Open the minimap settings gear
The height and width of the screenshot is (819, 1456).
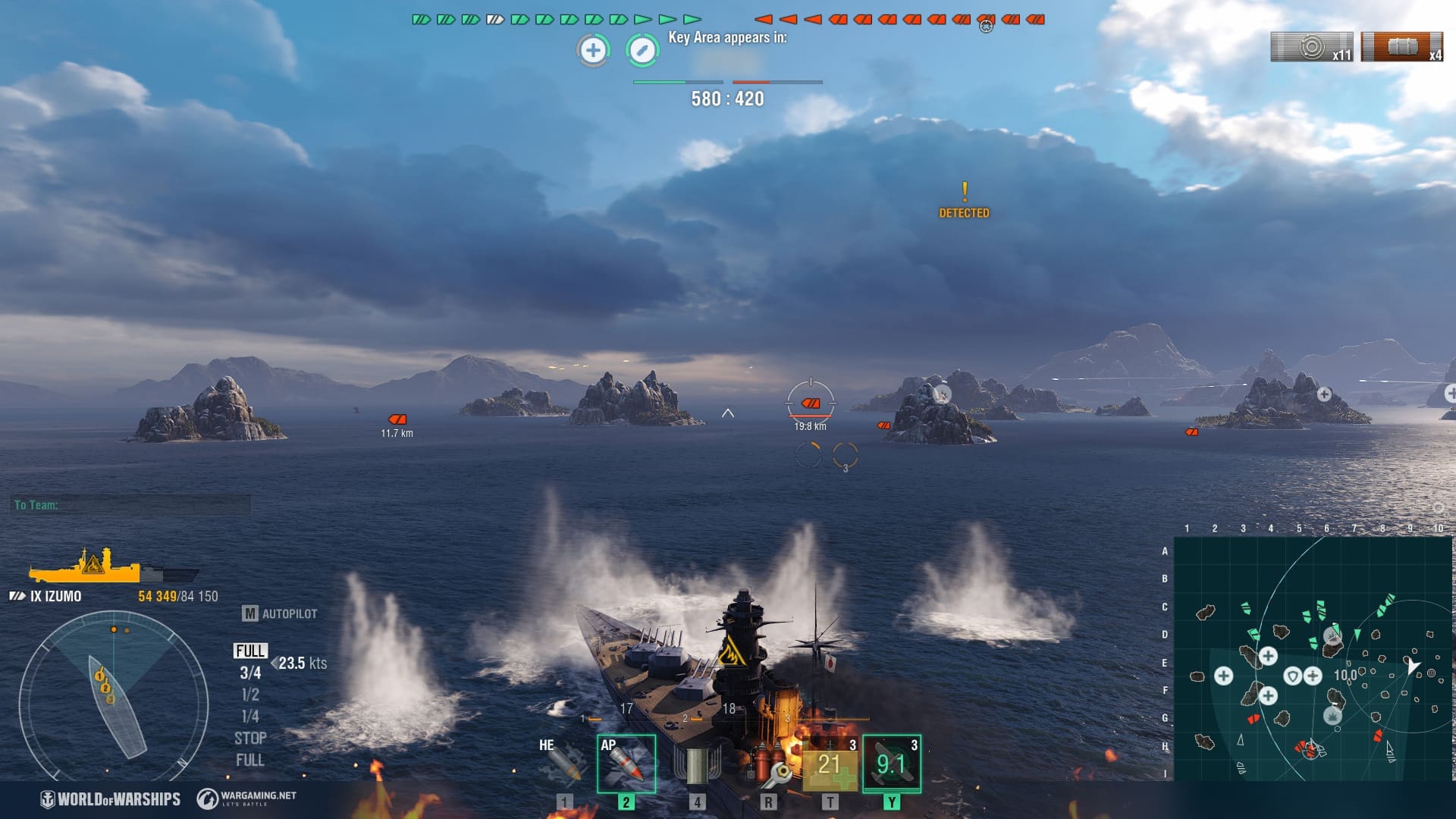(x=1438, y=507)
